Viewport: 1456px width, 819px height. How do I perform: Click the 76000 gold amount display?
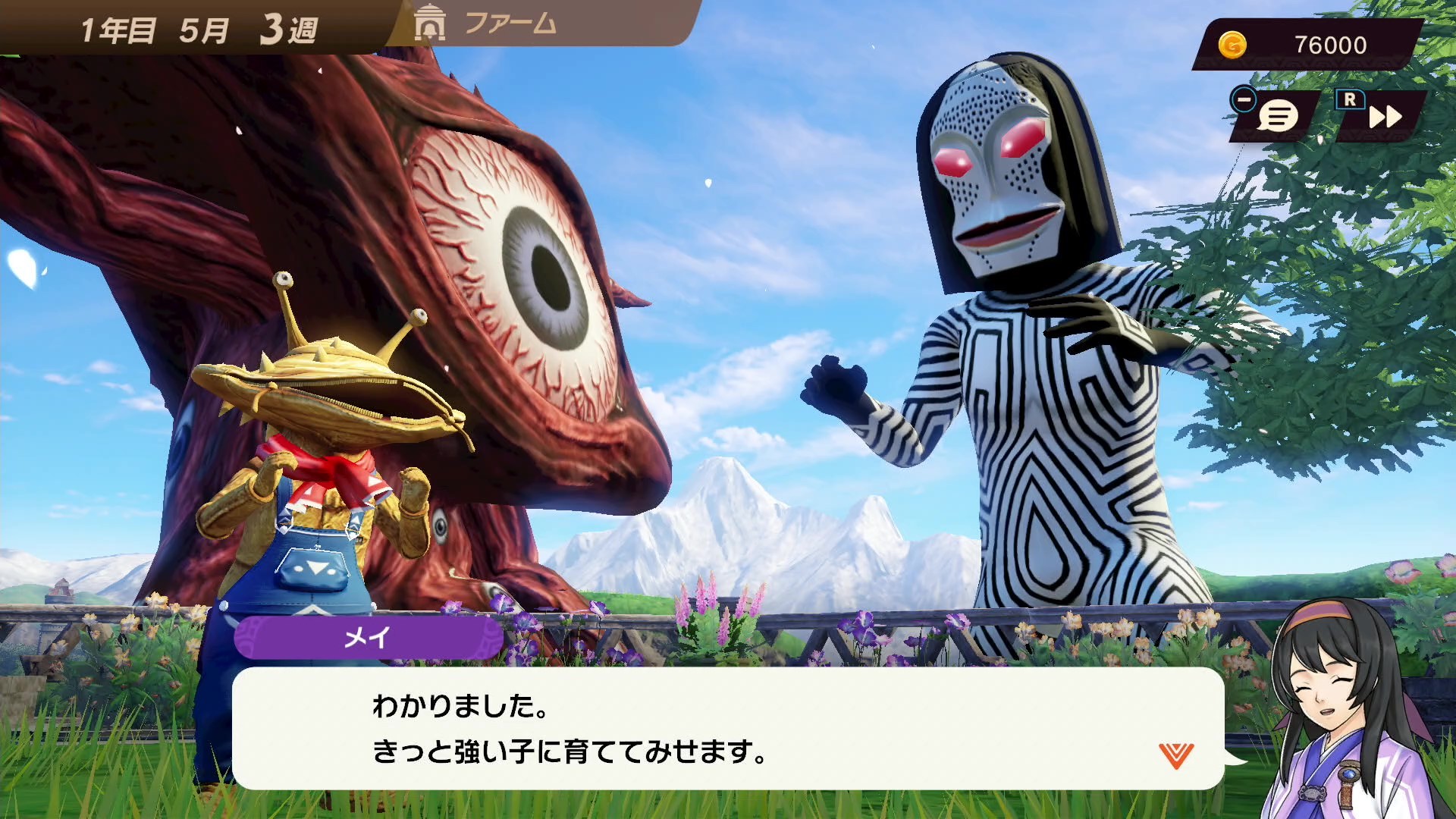1331,45
